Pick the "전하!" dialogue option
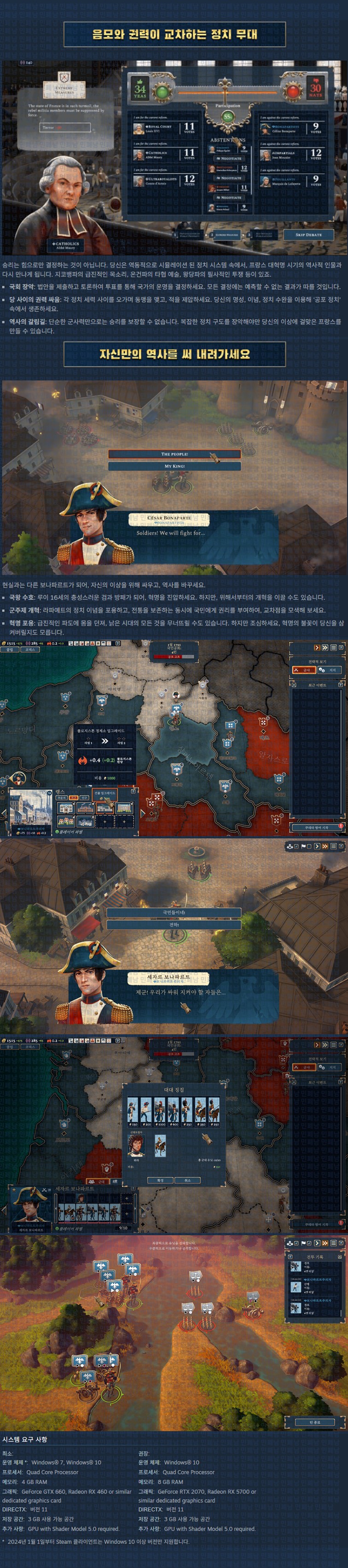Screen dimensions: 348x1568 [x=174, y=925]
